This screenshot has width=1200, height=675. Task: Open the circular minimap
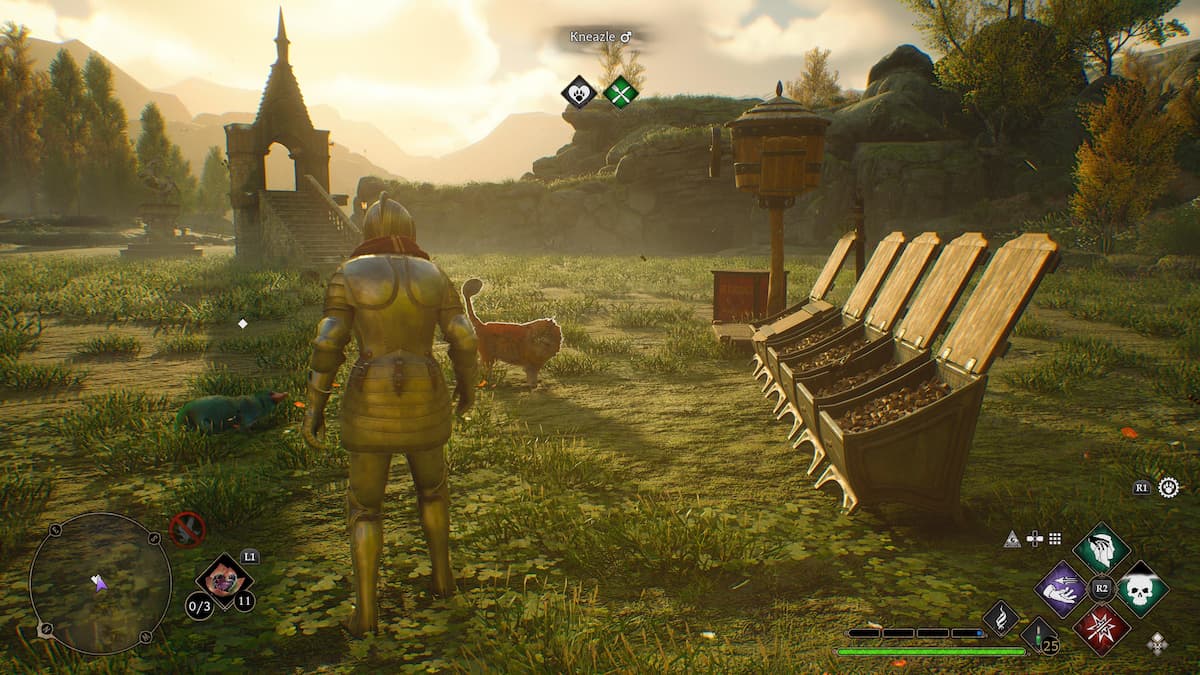tap(99, 582)
